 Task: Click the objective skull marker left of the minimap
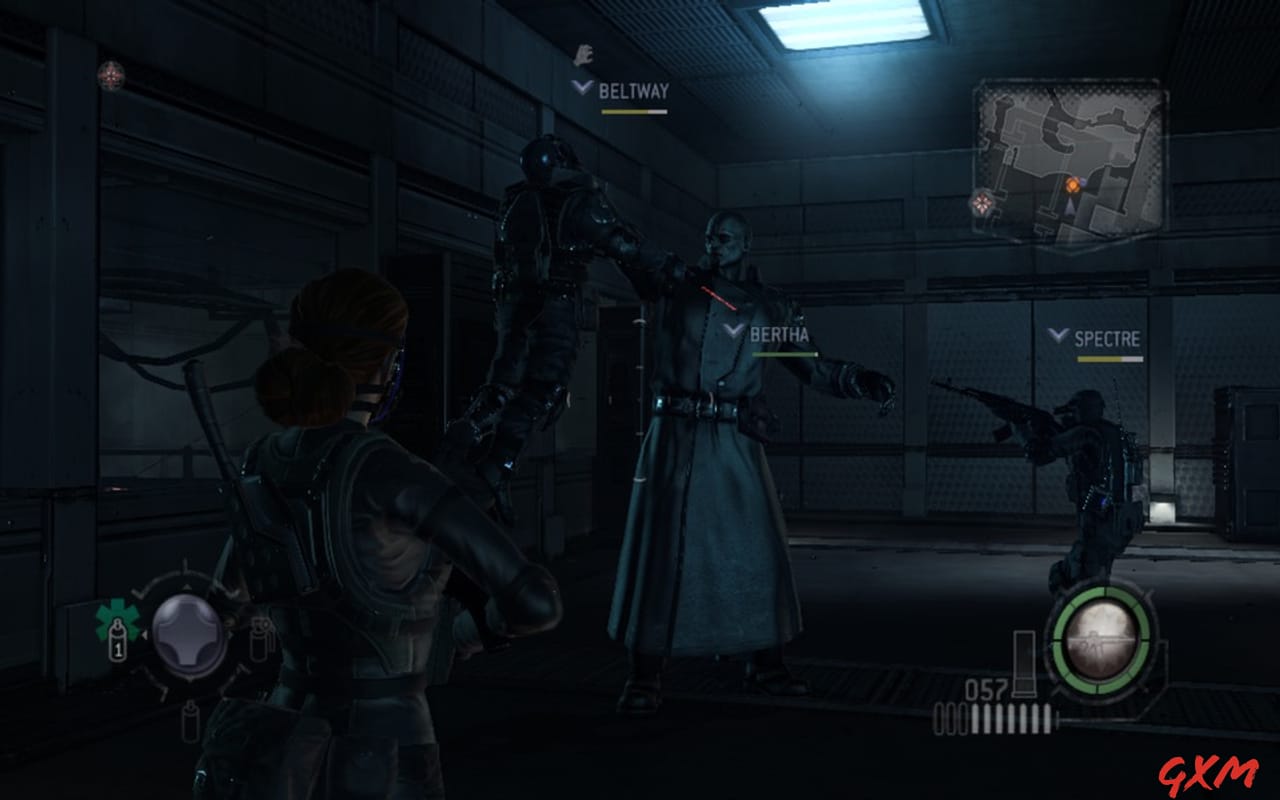pyautogui.click(x=982, y=203)
